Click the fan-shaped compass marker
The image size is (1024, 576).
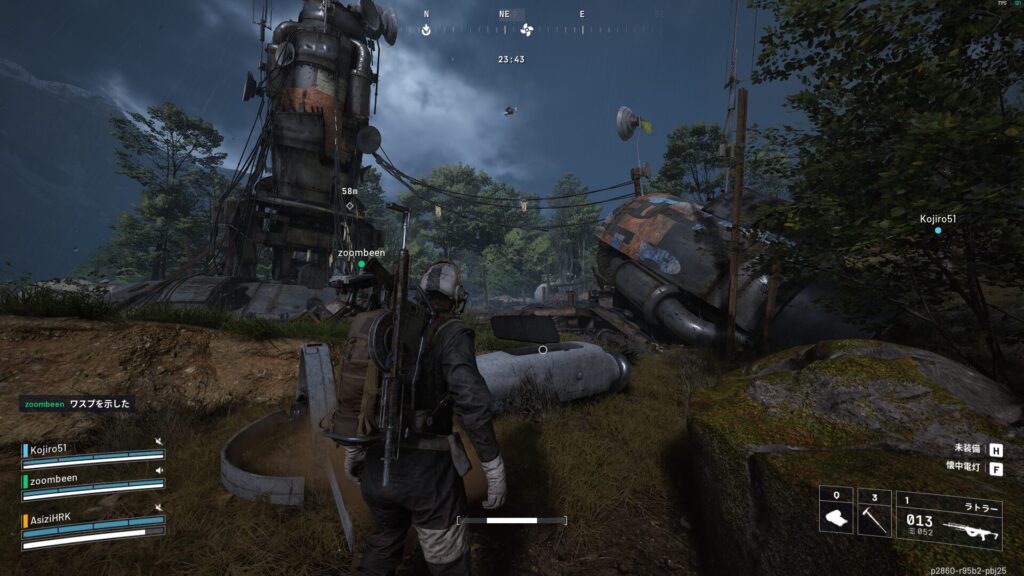point(527,29)
